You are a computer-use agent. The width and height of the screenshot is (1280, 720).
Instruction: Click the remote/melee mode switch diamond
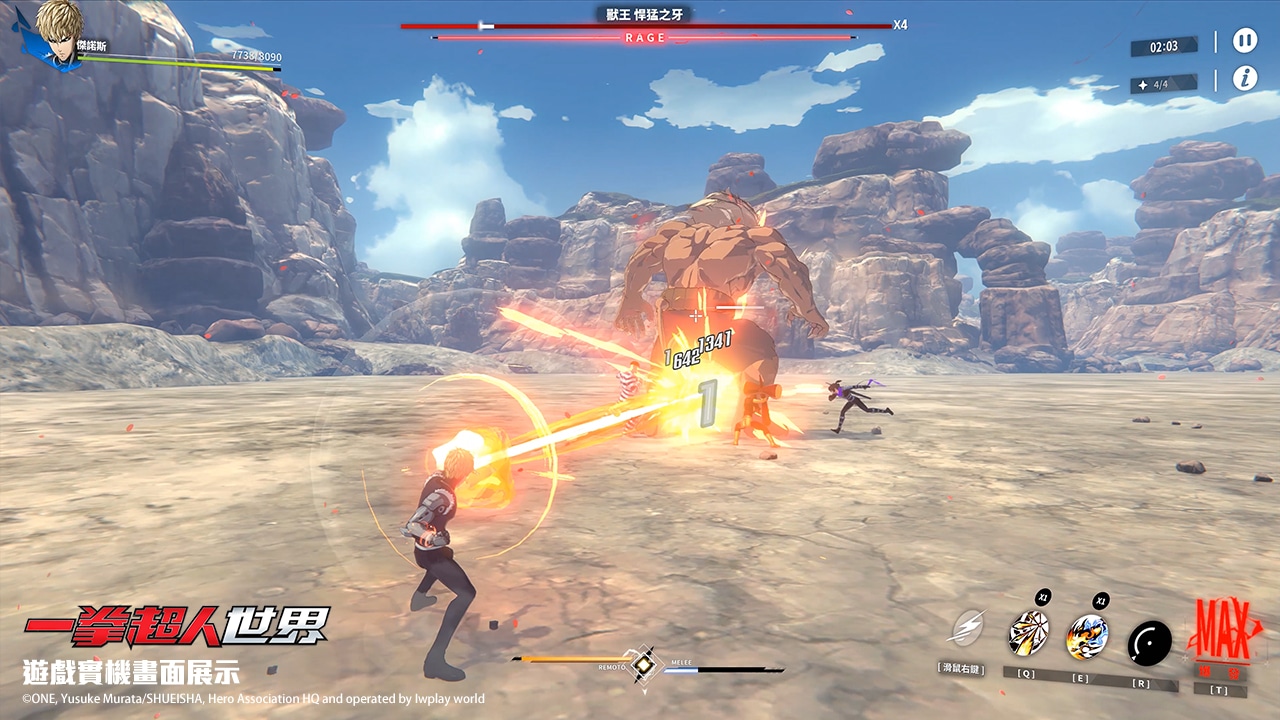[x=645, y=663]
